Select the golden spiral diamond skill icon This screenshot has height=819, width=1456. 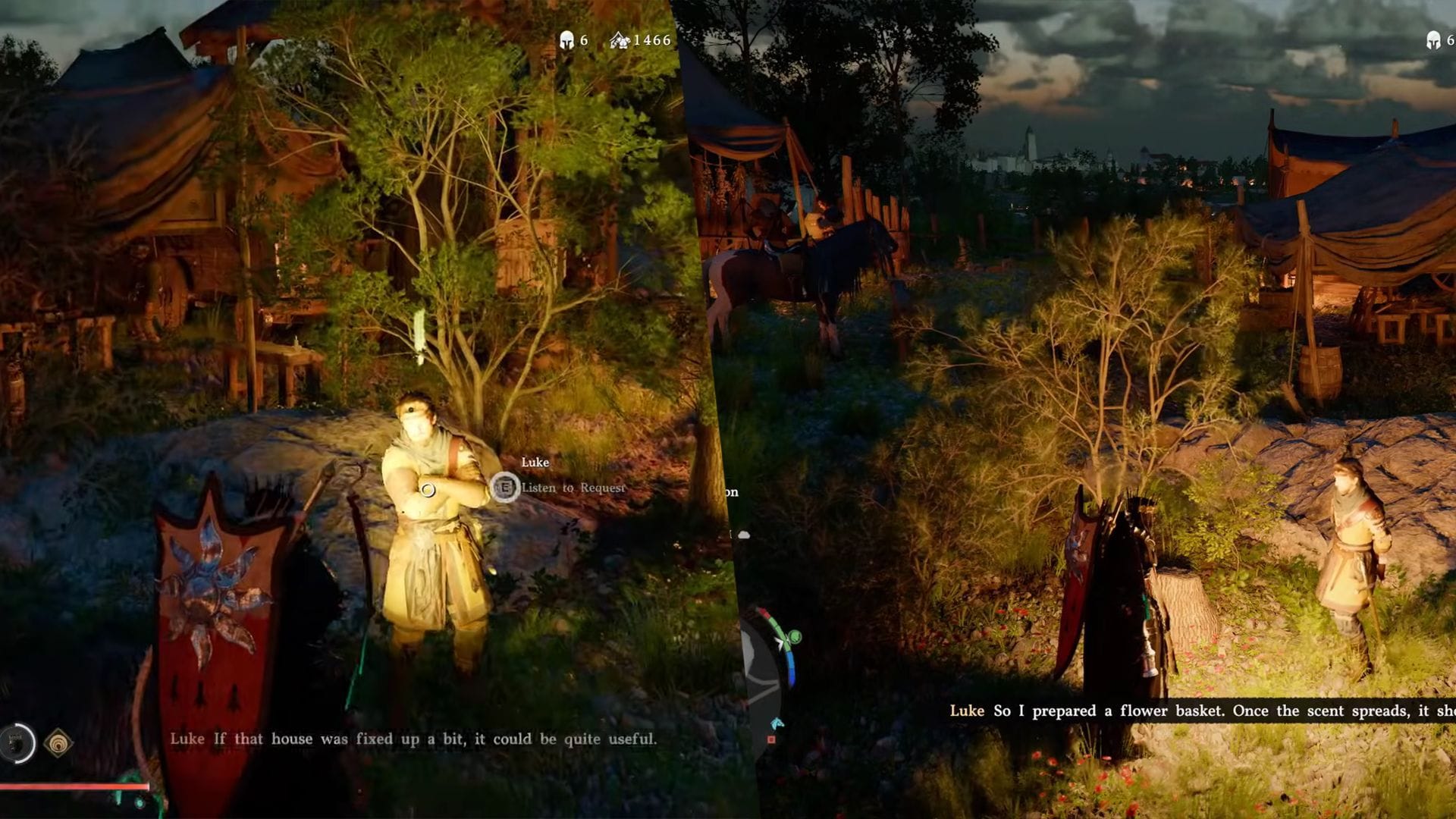pyautogui.click(x=58, y=743)
